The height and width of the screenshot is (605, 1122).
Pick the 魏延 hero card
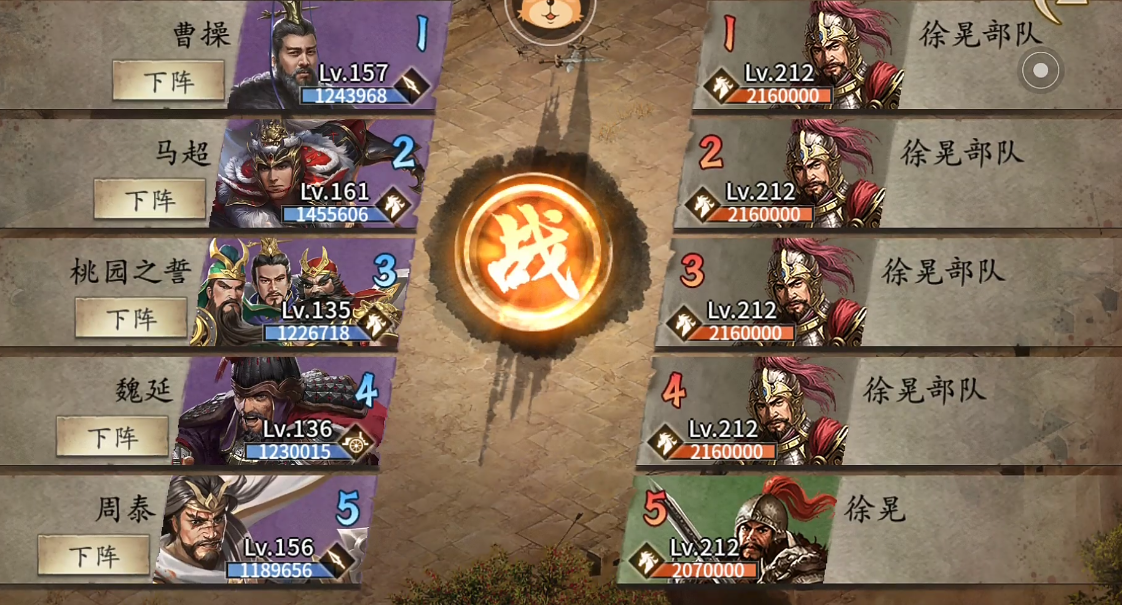coord(282,411)
